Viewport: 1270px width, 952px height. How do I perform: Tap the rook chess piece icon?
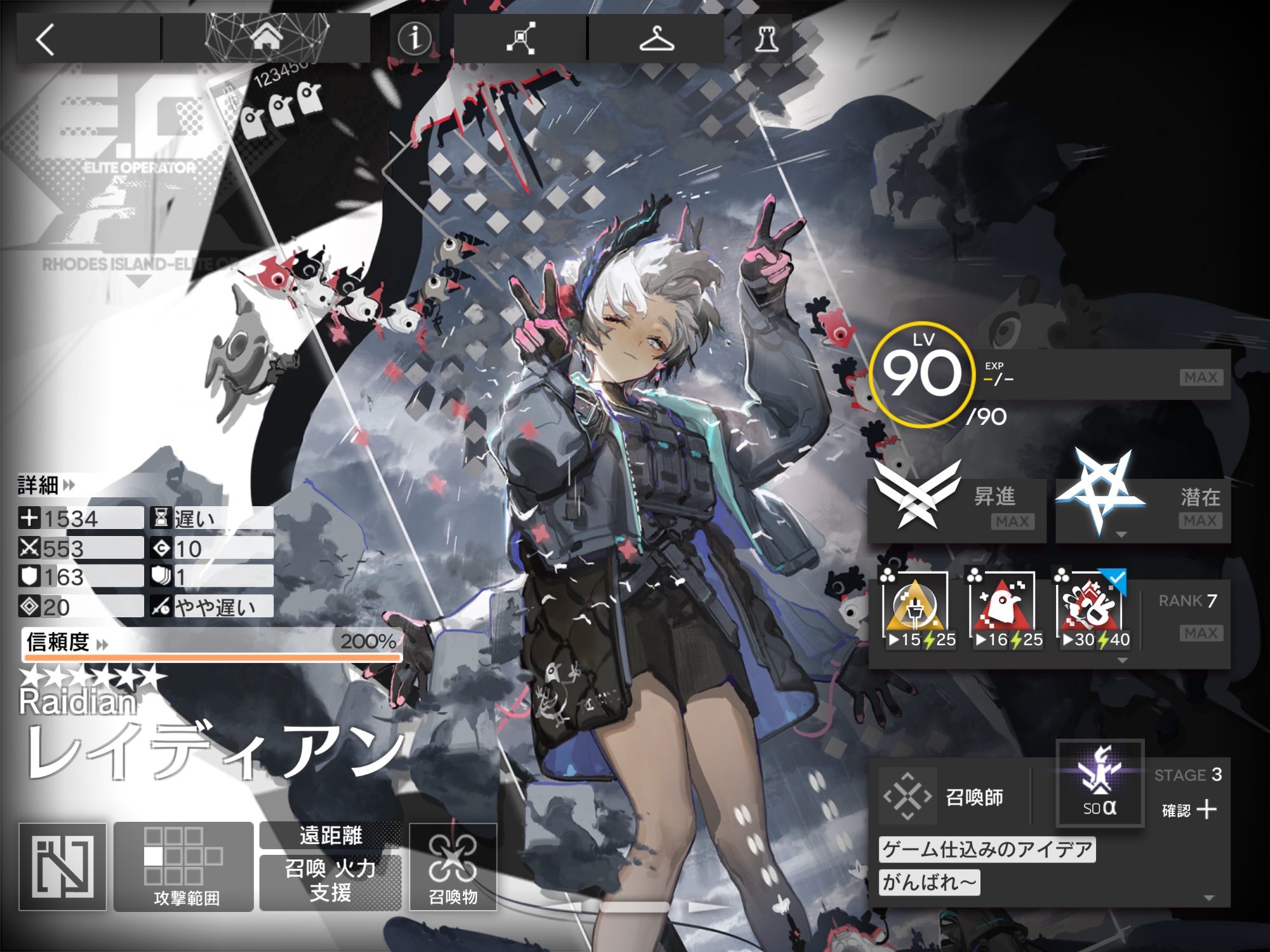click(766, 39)
